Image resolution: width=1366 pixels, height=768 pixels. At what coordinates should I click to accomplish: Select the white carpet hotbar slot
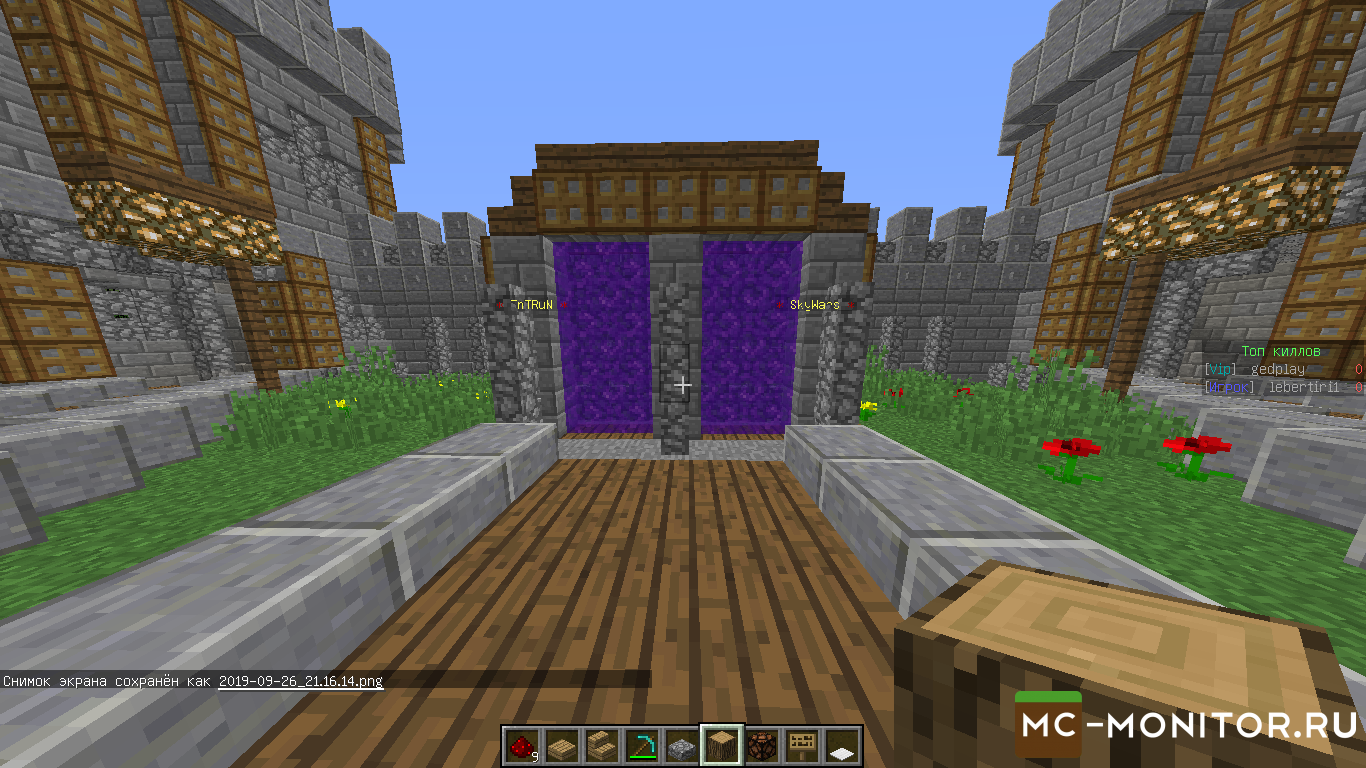click(x=842, y=746)
